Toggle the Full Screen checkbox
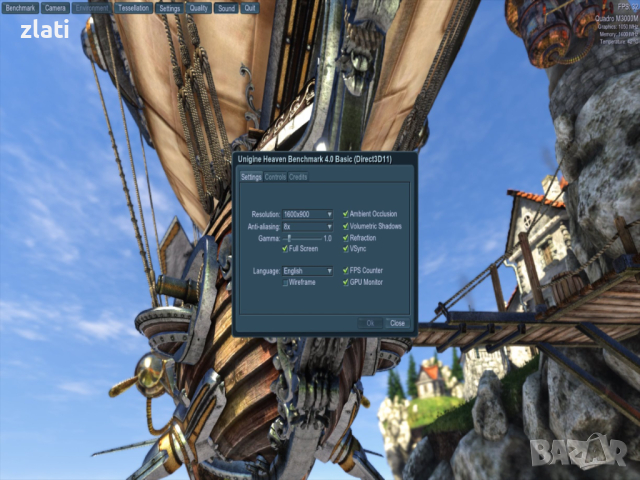The image size is (640, 480). [285, 249]
